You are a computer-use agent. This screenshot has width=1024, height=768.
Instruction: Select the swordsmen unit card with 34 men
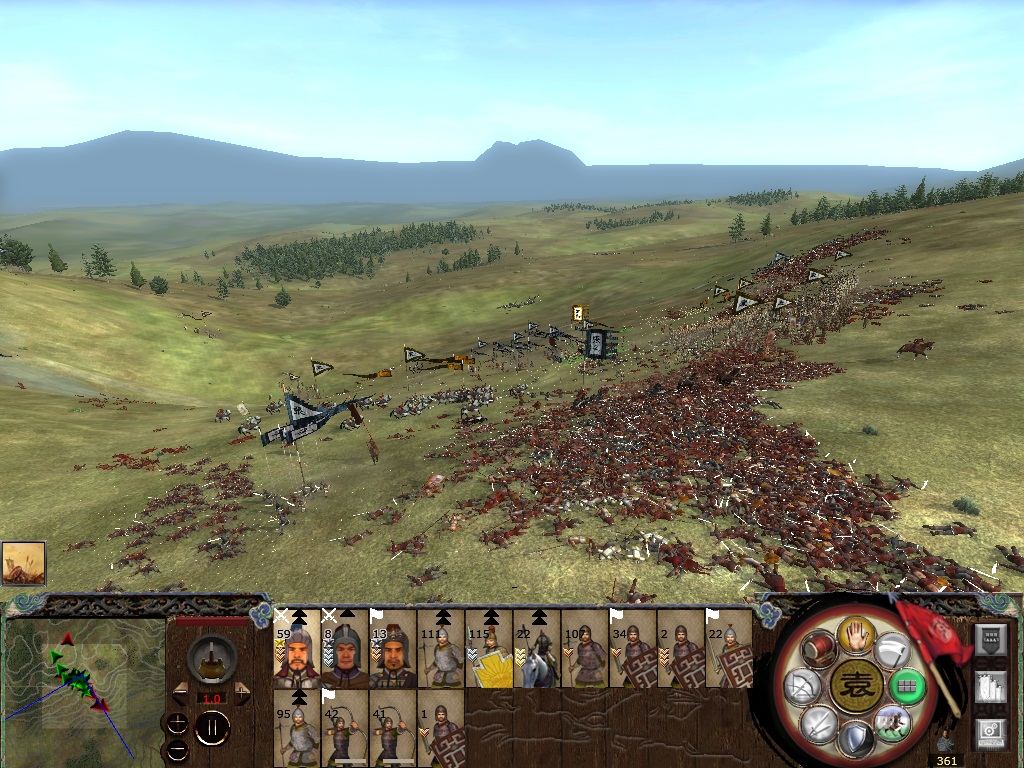[x=633, y=650]
